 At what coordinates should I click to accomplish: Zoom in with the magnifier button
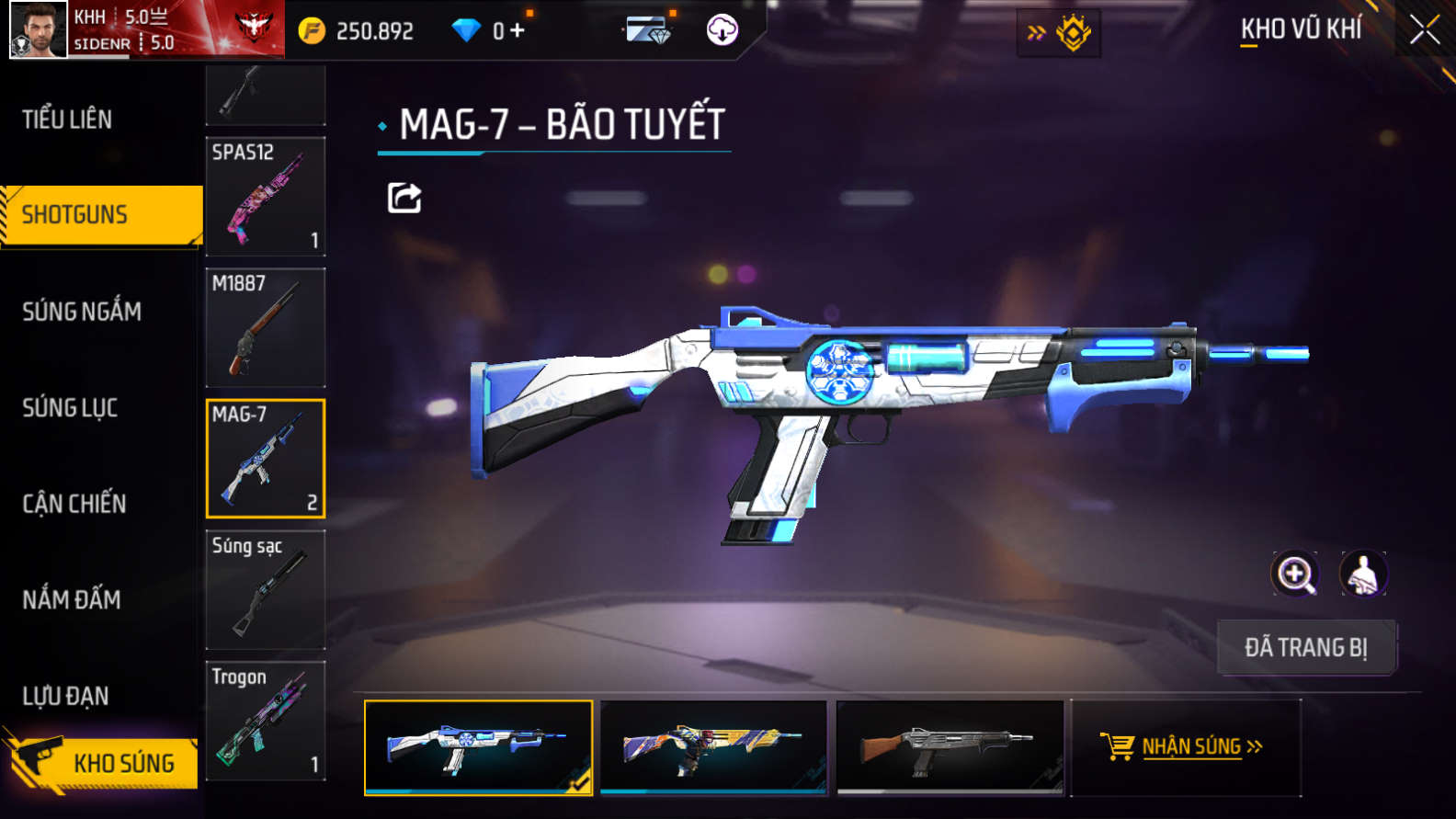(1294, 574)
